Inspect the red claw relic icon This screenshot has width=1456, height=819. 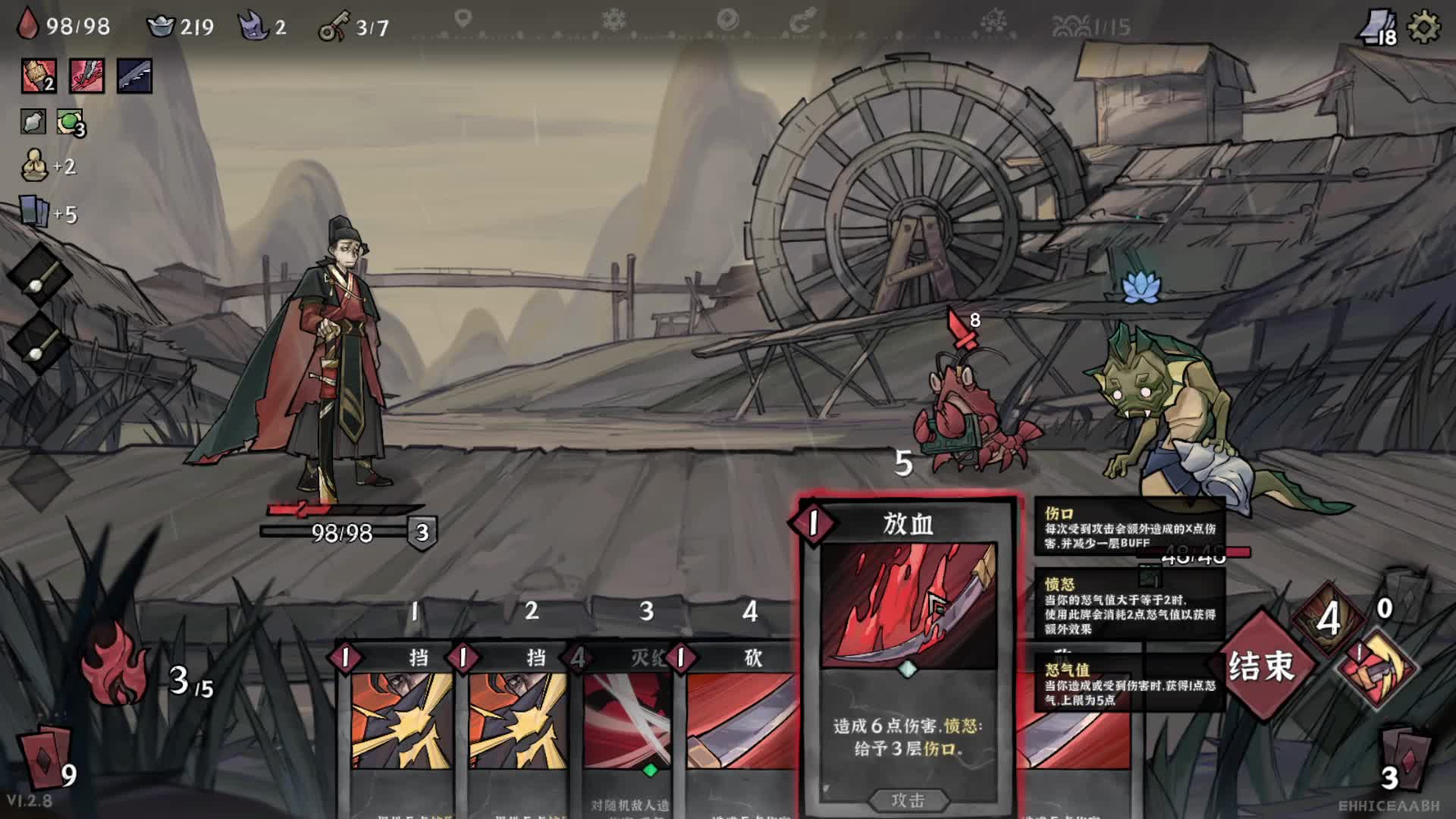click(87, 76)
